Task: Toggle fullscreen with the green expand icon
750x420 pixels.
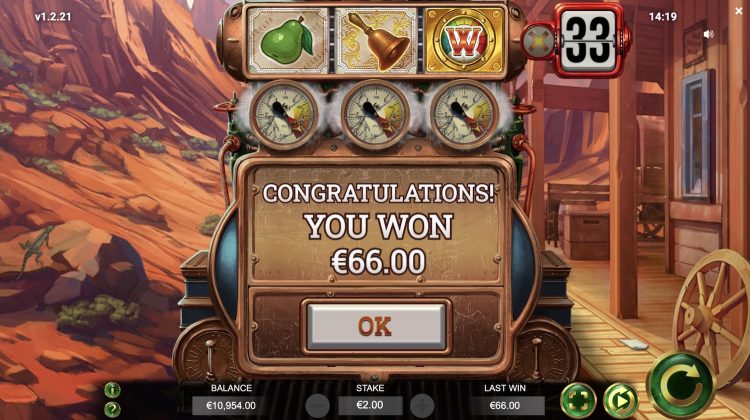Action: click(x=579, y=401)
